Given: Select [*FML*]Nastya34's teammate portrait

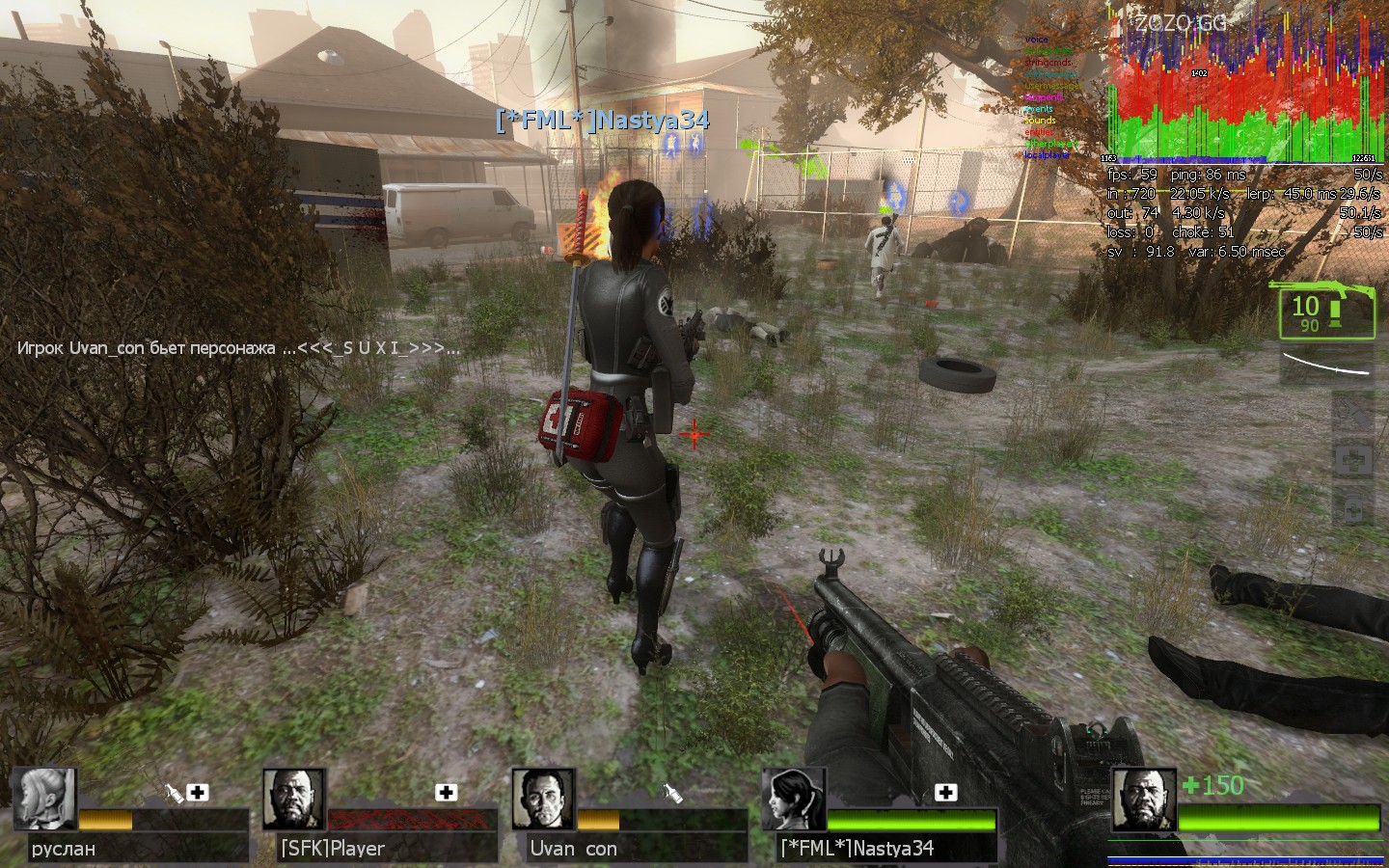Looking at the screenshot, I should (794, 800).
